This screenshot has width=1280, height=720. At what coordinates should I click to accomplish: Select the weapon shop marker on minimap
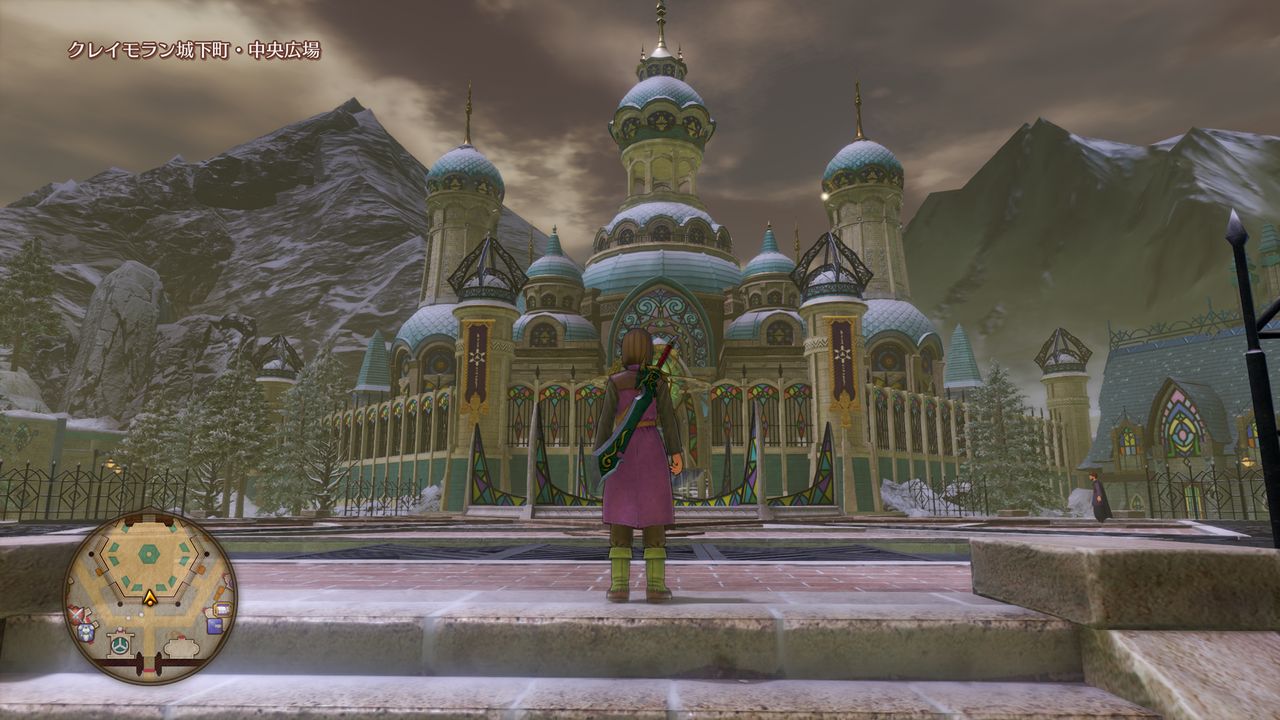(76, 614)
